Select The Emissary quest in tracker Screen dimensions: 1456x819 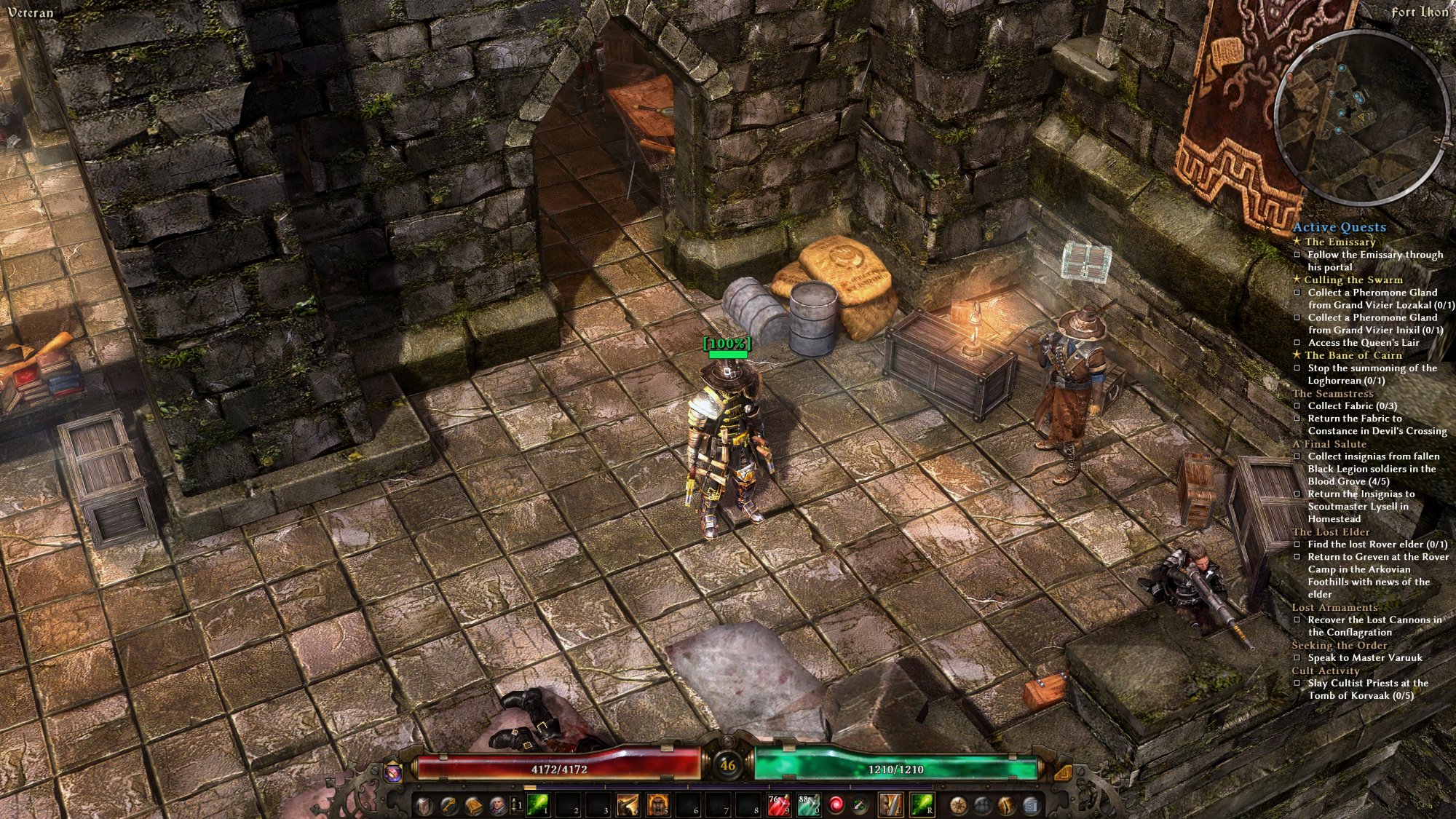tap(1340, 242)
